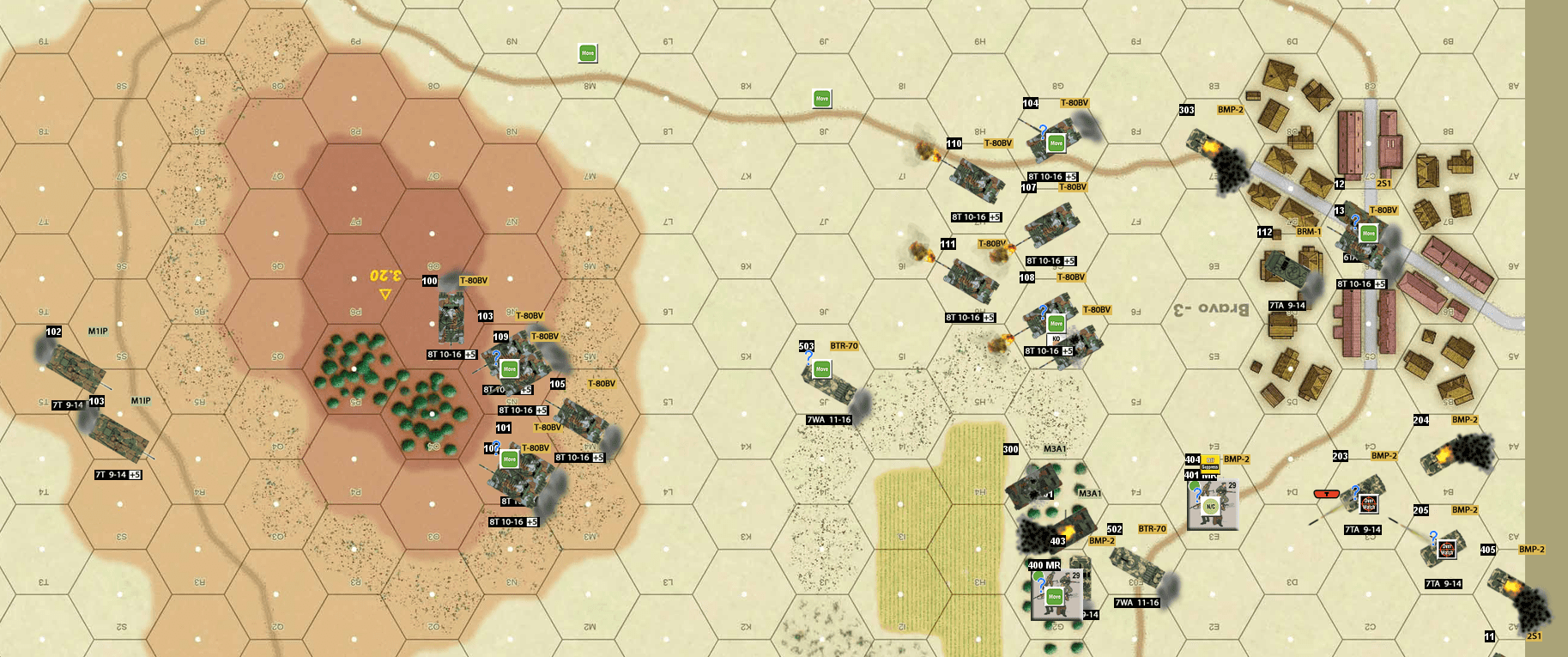Select the N/C marker on 401 MR infantry

1212,506
